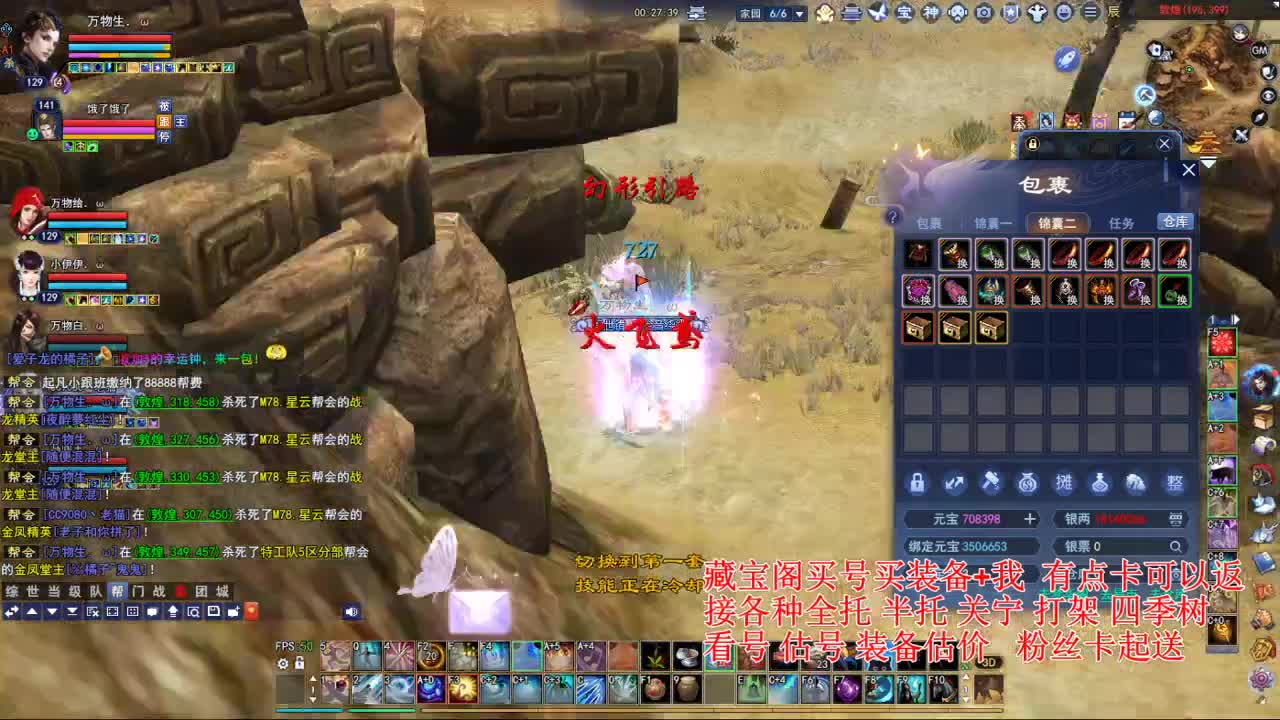Open the camera screenshot icon in the top bar
Screen dimensions: 1280x720
(x=984, y=12)
